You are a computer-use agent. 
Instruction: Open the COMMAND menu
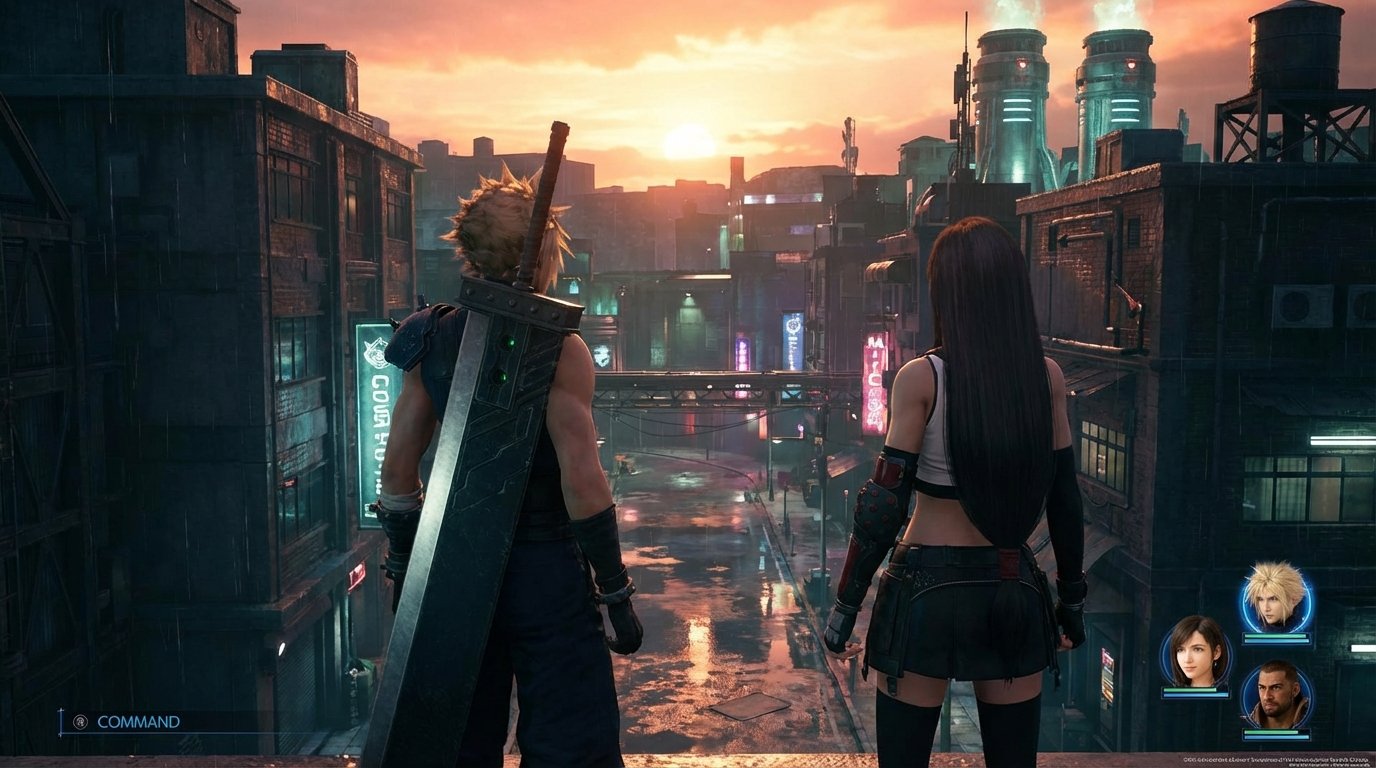click(140, 722)
